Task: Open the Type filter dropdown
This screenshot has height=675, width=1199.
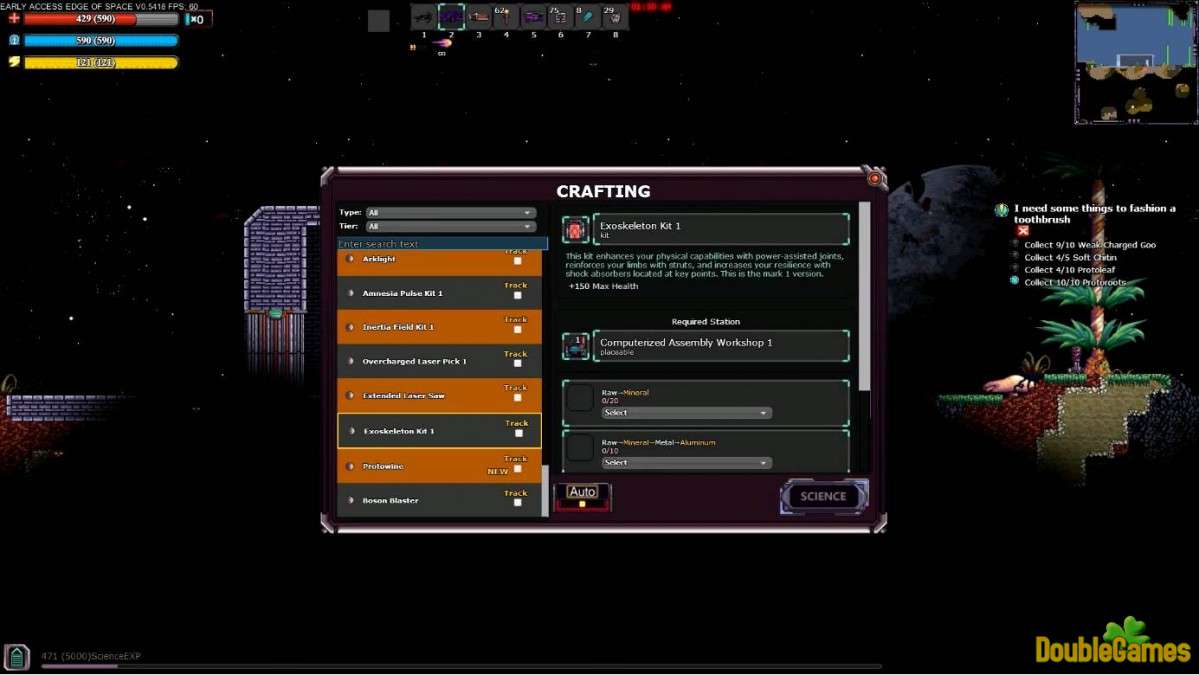Action: [451, 213]
